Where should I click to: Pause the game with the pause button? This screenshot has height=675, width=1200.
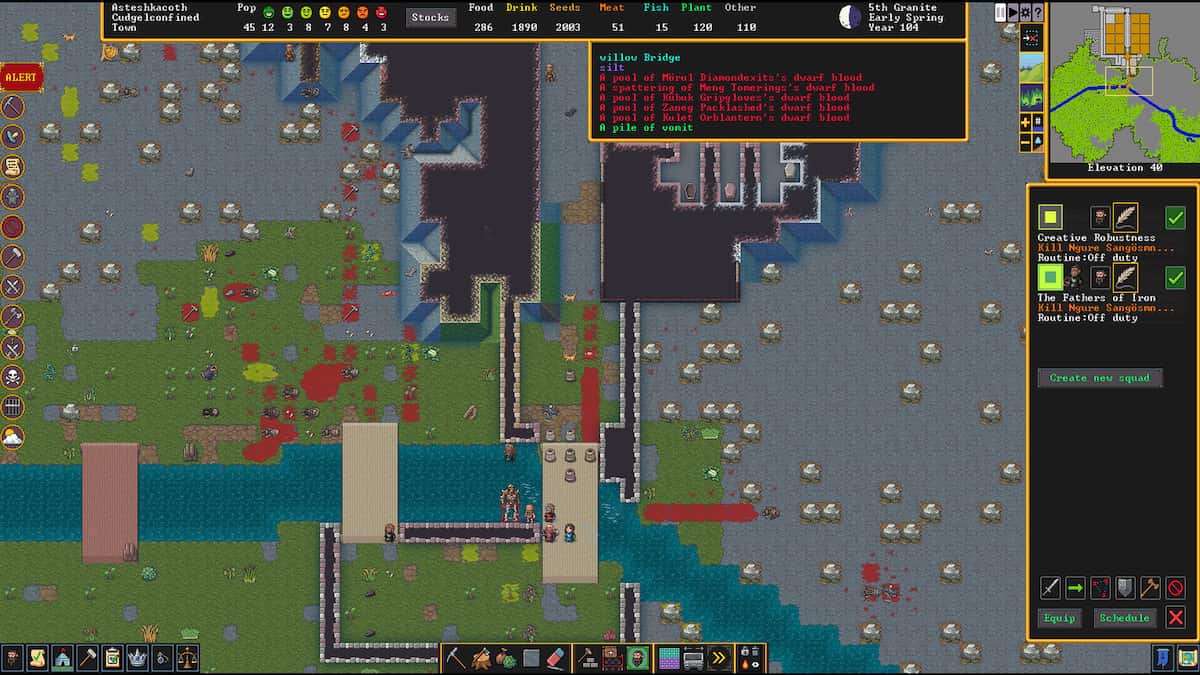pyautogui.click(x=1001, y=12)
